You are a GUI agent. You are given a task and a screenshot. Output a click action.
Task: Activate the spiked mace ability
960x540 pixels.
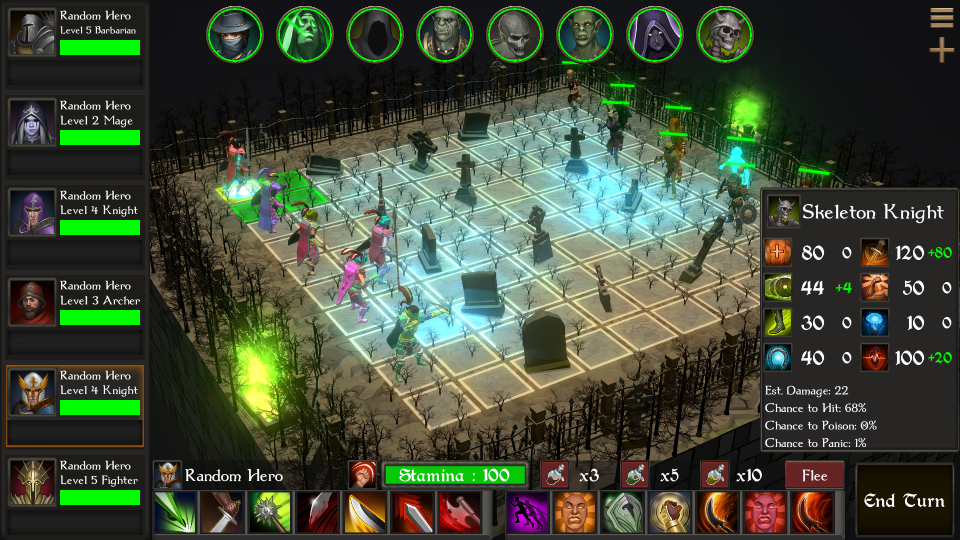269,513
